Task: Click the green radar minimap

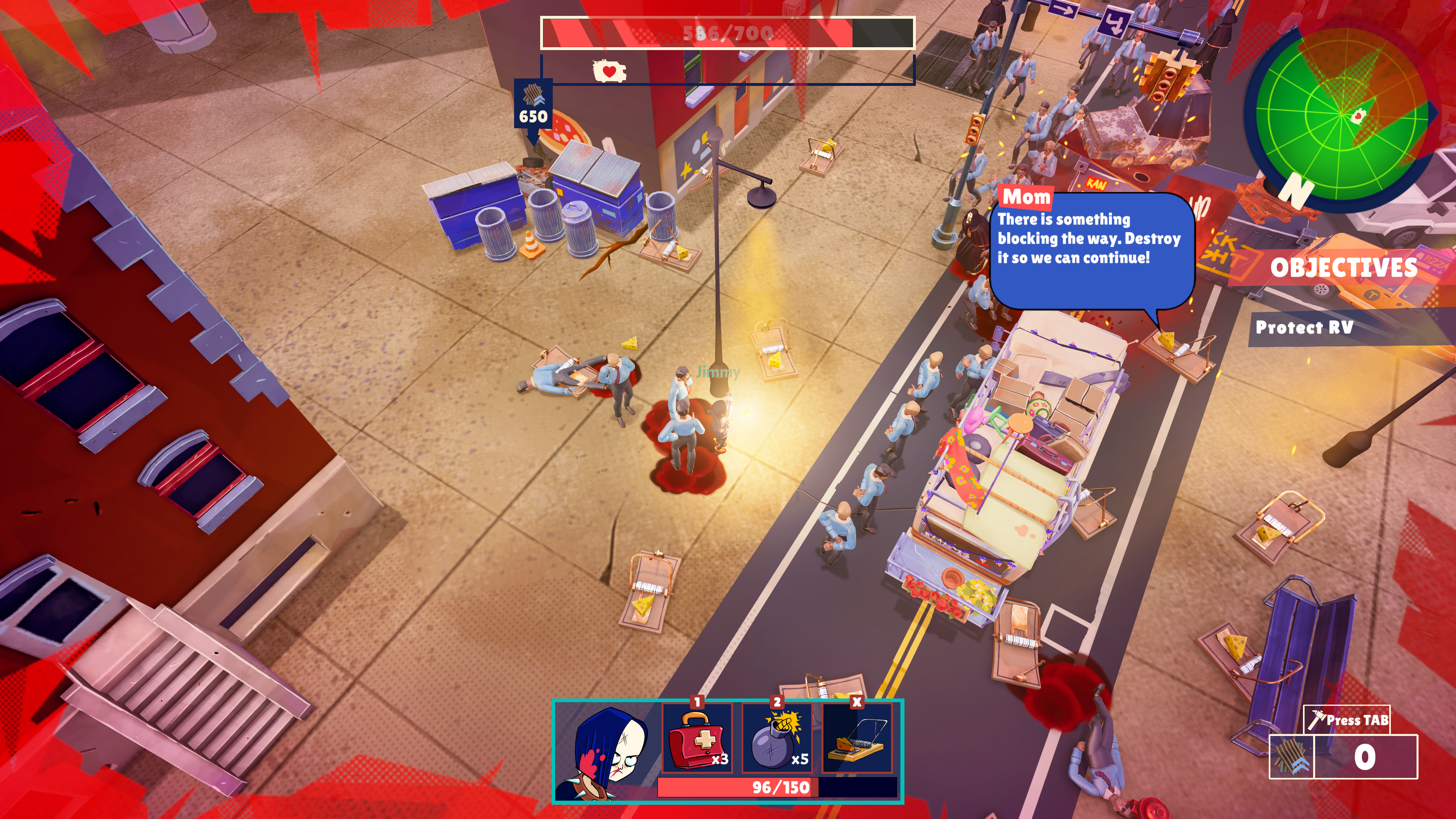Action: (x=1341, y=113)
